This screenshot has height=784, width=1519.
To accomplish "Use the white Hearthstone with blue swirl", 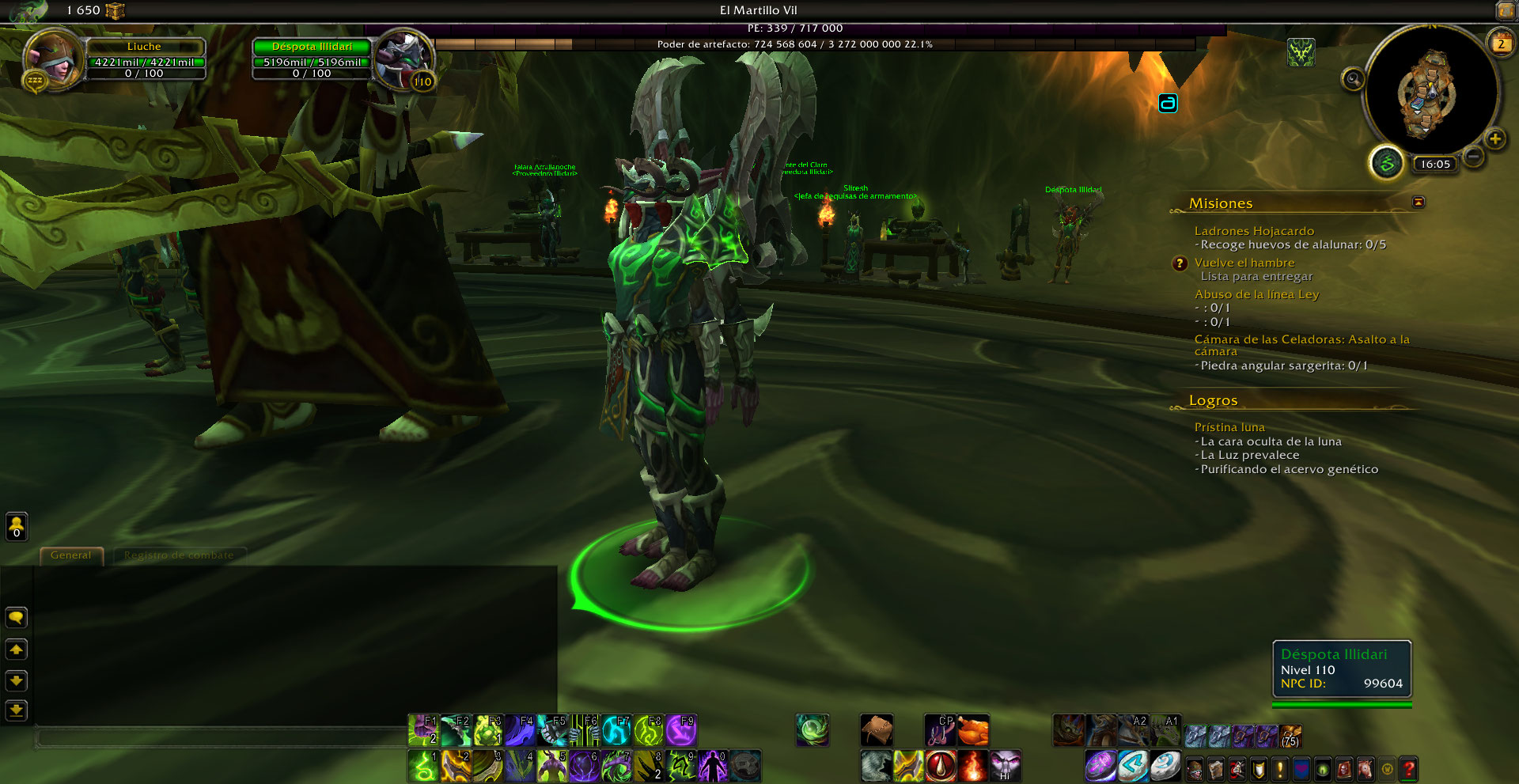I will pos(1164,766).
